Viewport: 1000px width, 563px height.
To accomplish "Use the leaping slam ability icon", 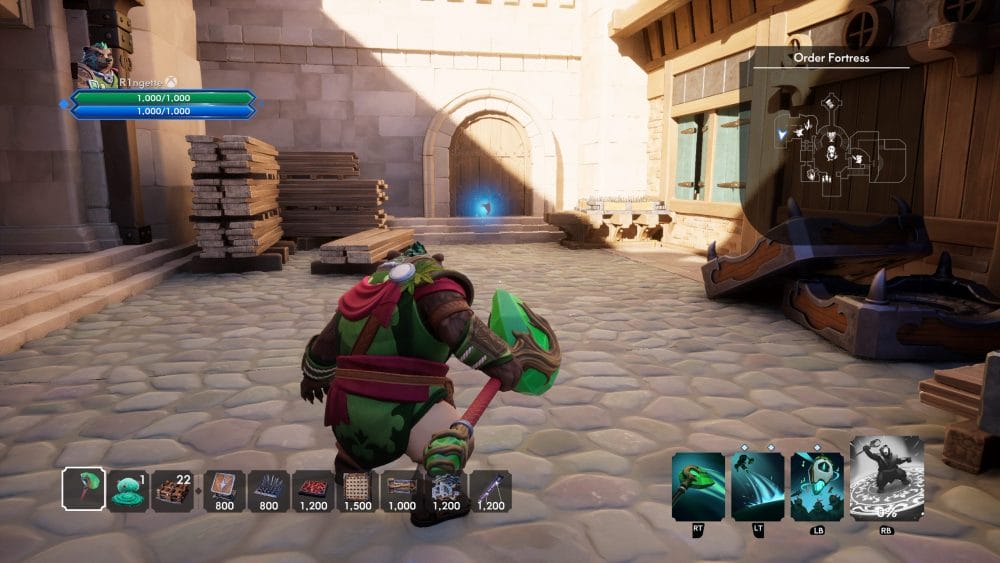I will 757,486.
